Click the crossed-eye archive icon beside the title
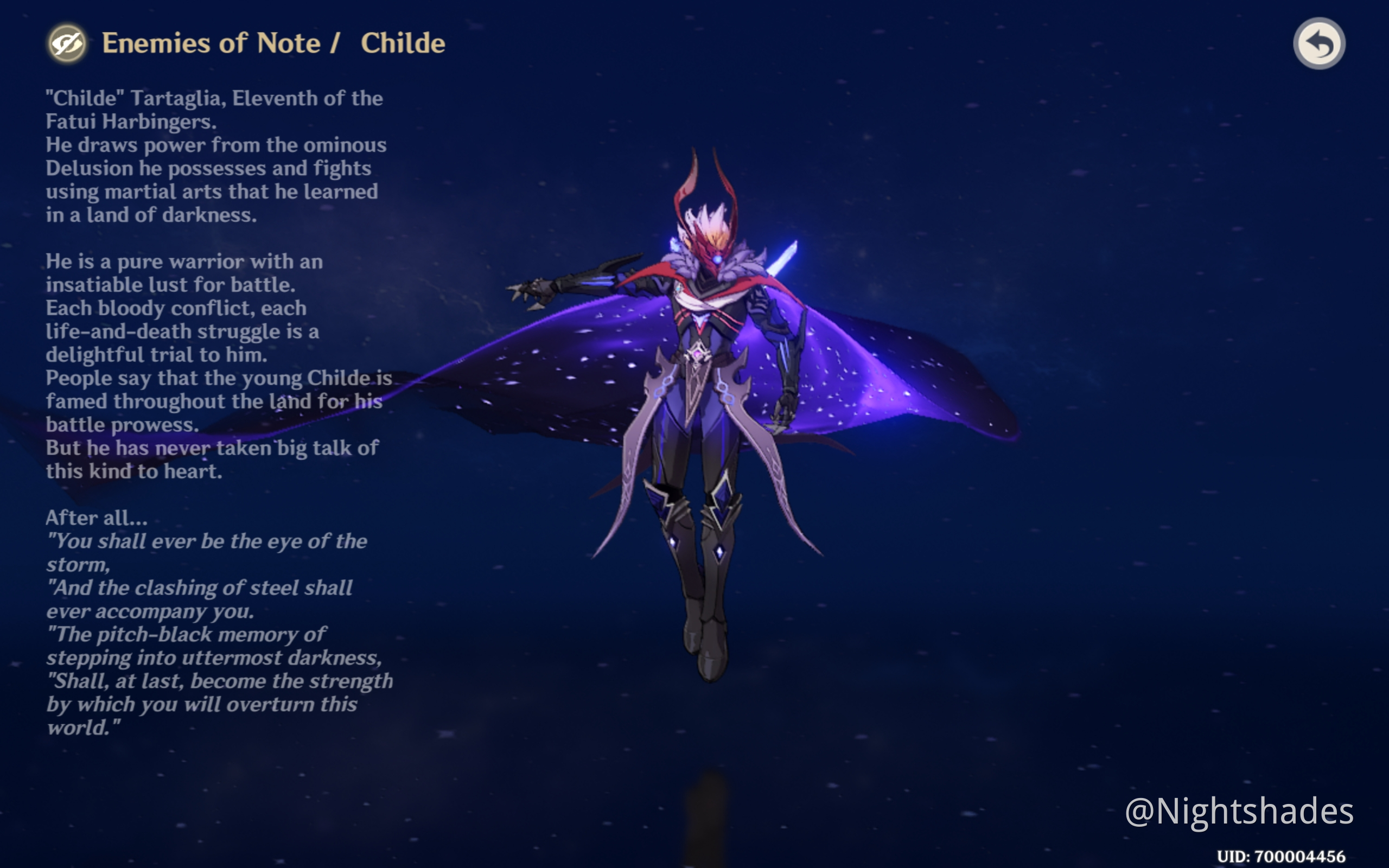Screen dimensions: 1389x868 [x=67, y=42]
